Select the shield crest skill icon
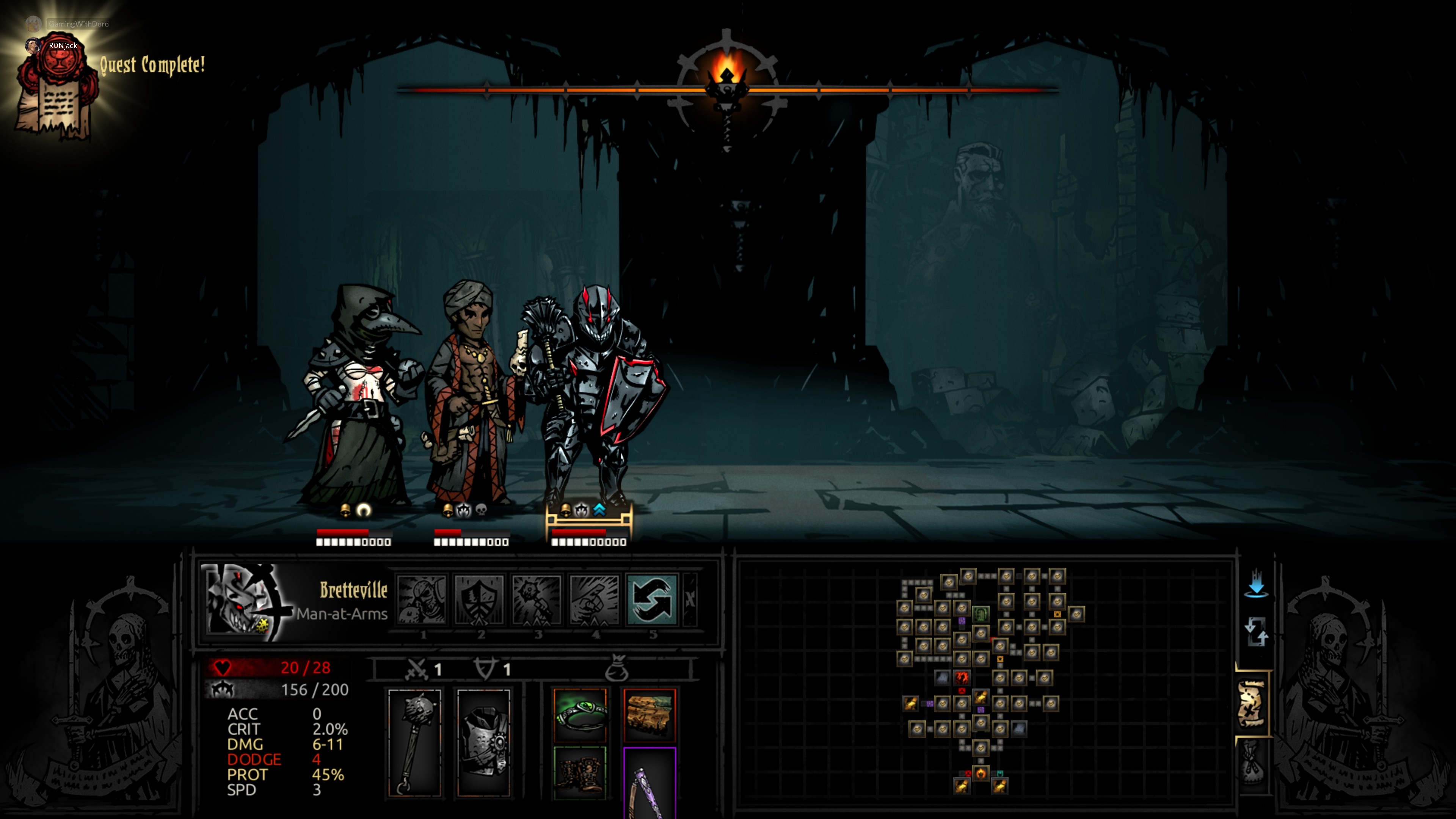The image size is (1456, 819). [x=479, y=600]
